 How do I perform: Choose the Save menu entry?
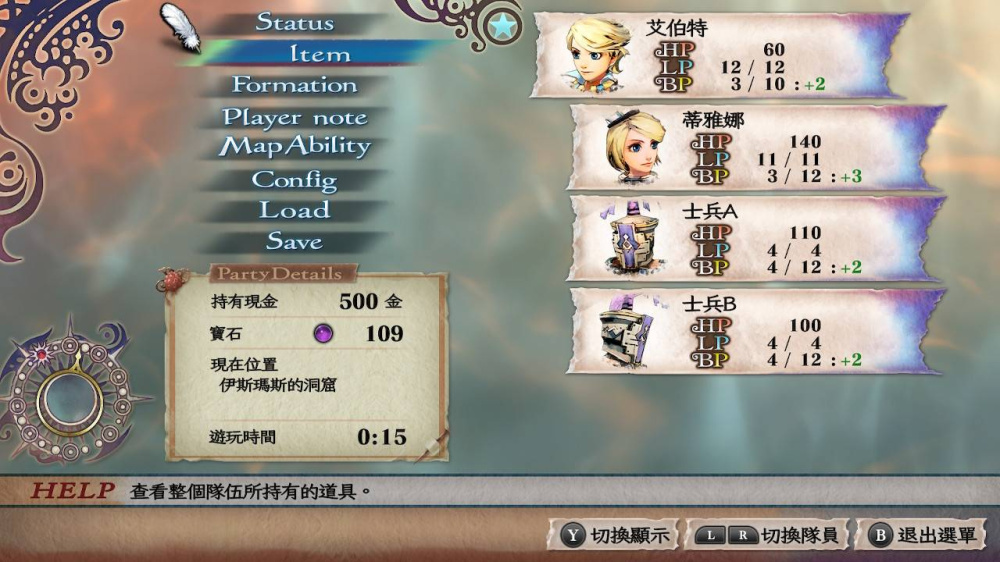[x=294, y=242]
